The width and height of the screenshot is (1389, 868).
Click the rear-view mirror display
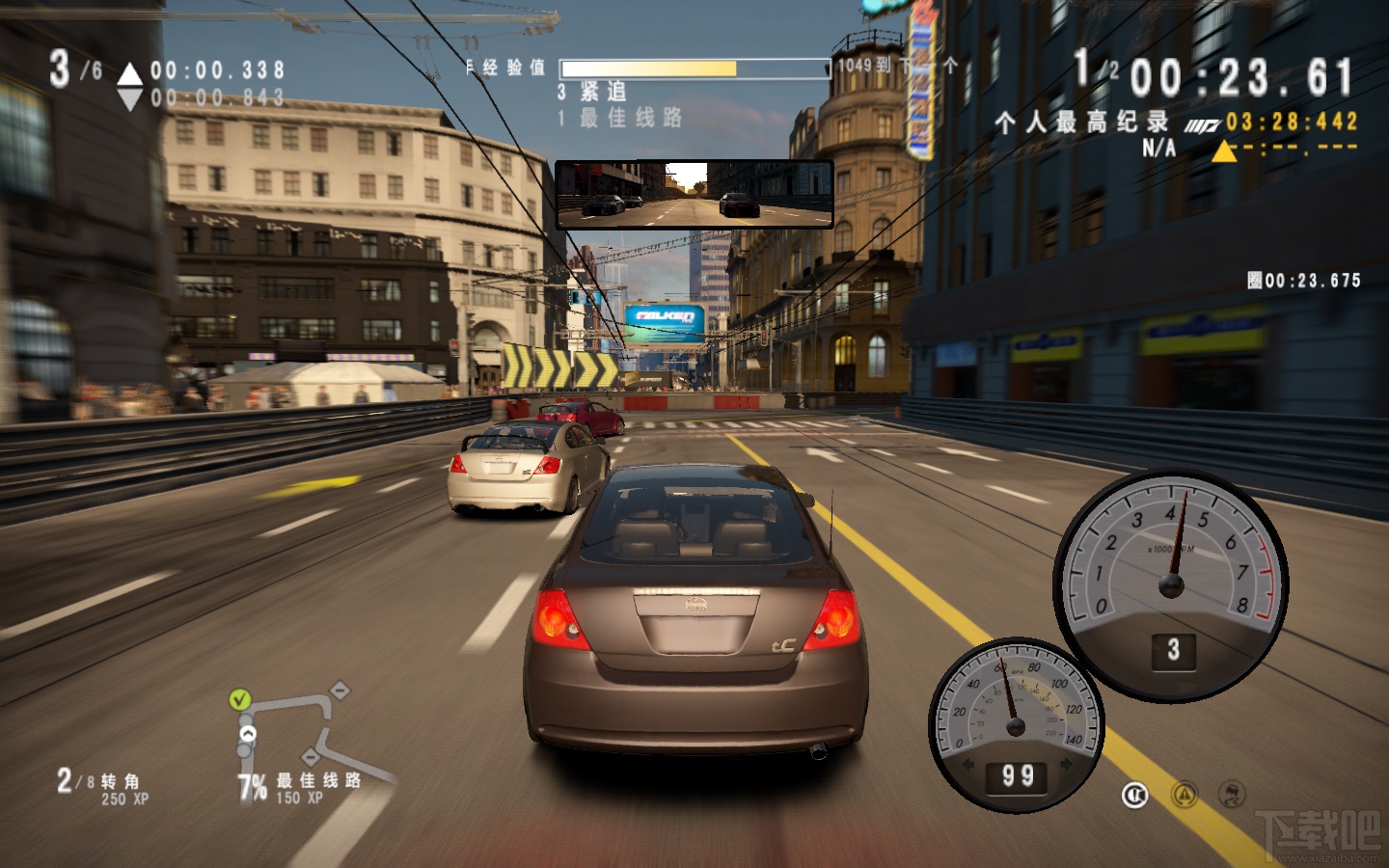click(694, 194)
